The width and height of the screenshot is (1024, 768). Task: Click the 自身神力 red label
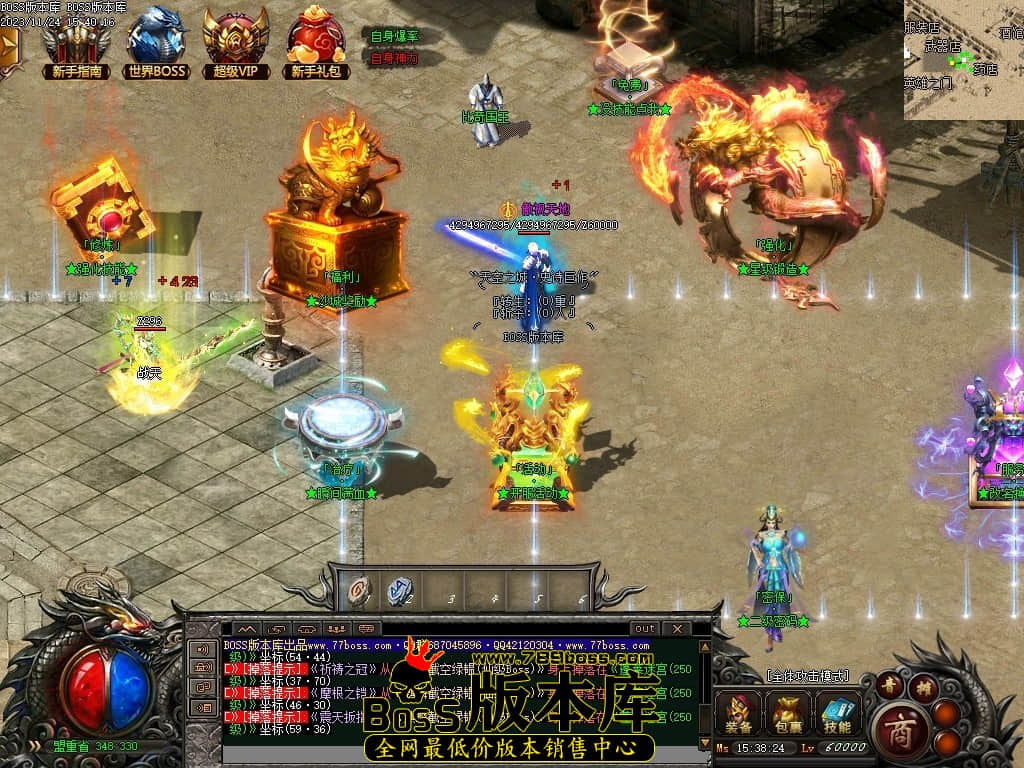point(394,58)
